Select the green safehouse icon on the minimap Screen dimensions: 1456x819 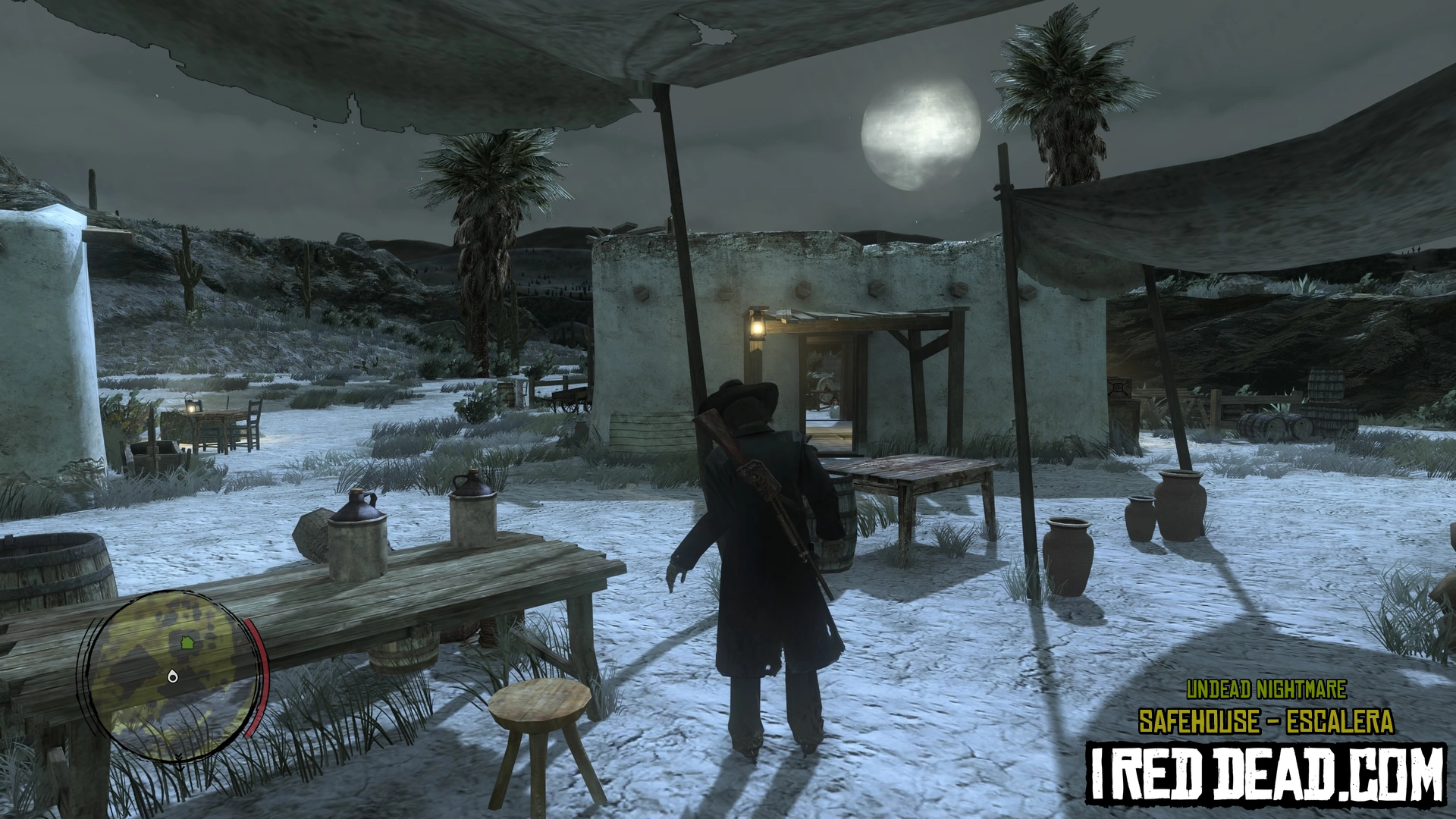[187, 643]
